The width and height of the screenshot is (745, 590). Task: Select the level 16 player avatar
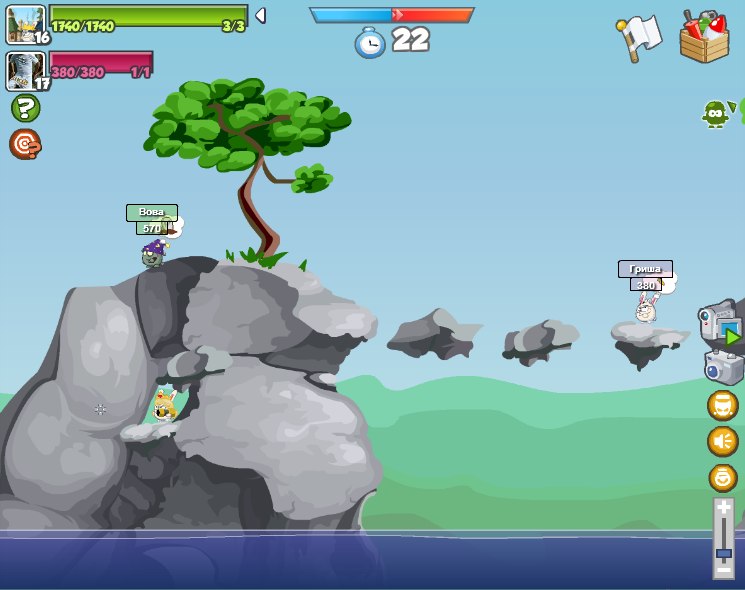pos(26,24)
